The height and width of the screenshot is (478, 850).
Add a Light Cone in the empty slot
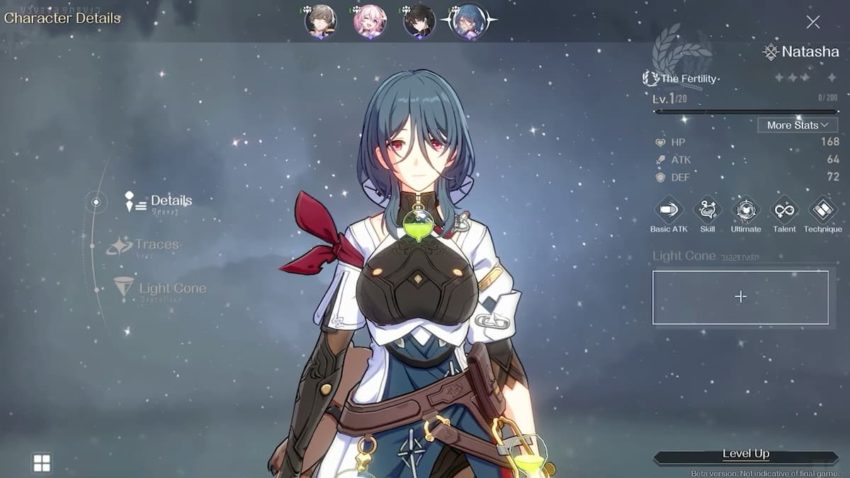tap(740, 297)
